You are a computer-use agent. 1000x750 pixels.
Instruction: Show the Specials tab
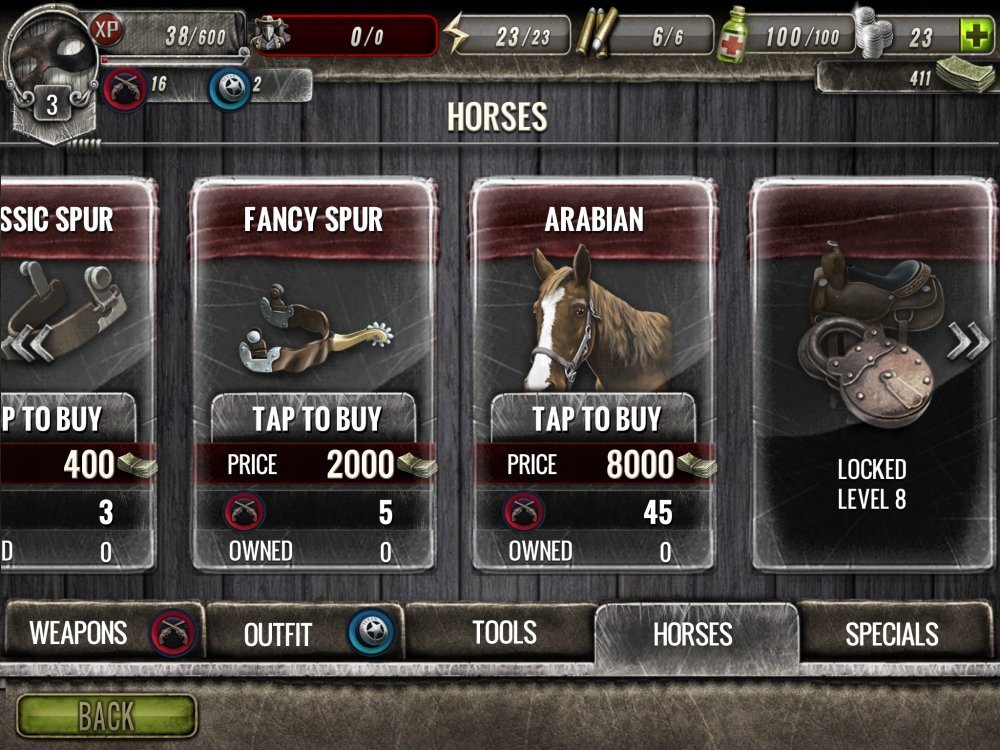click(892, 633)
